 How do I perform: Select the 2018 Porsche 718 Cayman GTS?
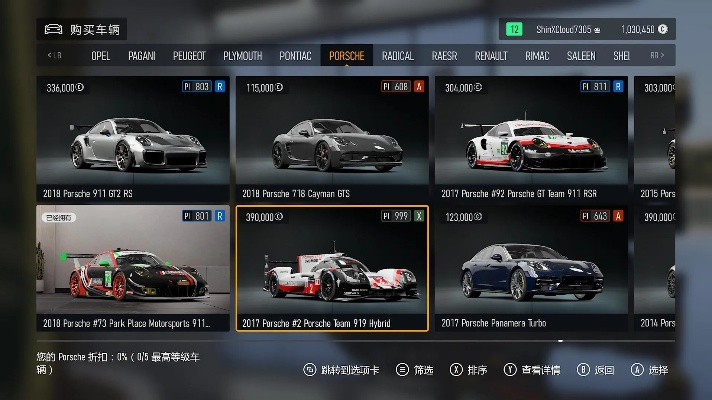331,138
